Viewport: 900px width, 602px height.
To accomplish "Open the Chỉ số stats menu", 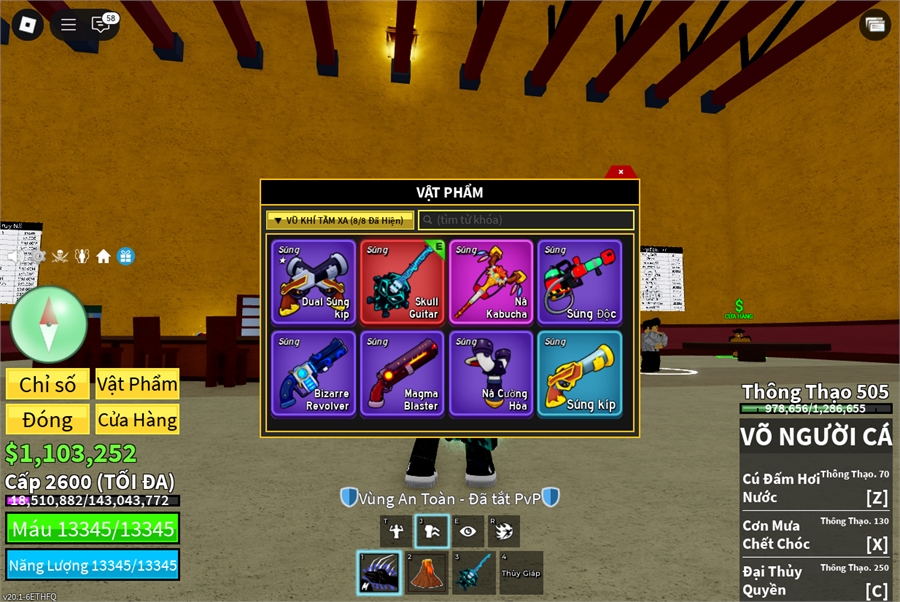I will tap(48, 384).
